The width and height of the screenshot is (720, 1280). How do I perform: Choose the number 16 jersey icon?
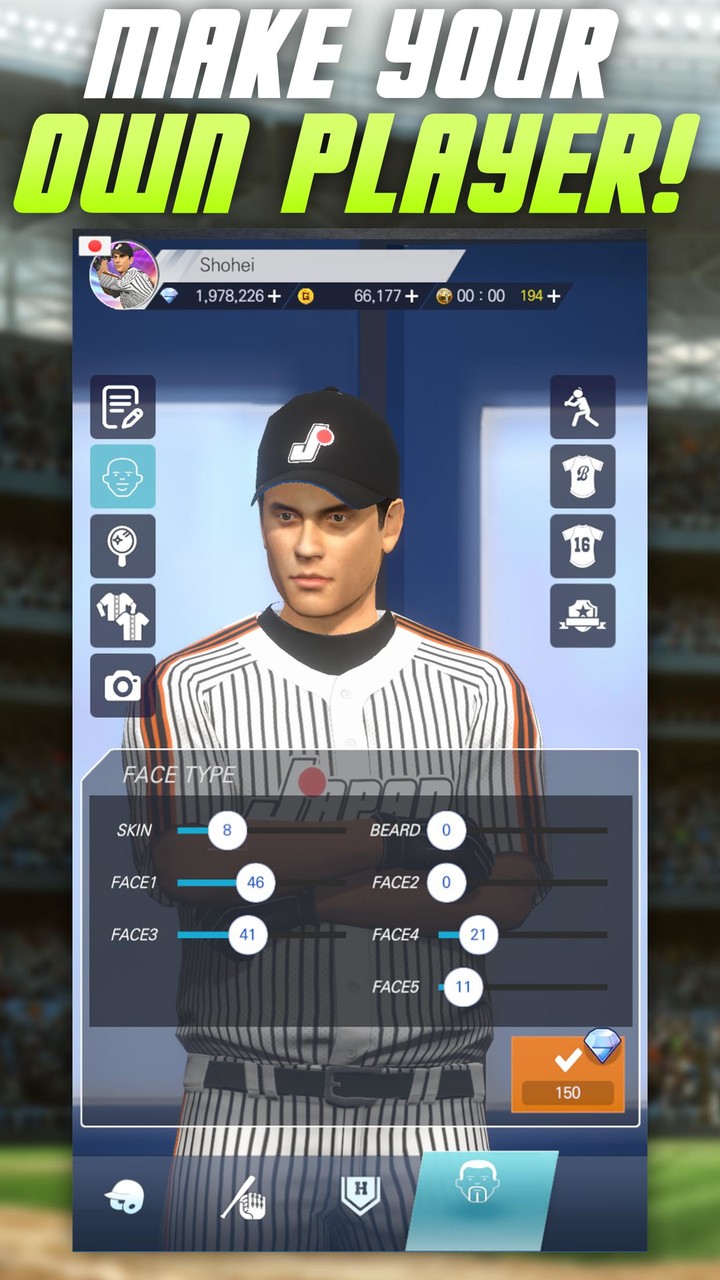[582, 546]
